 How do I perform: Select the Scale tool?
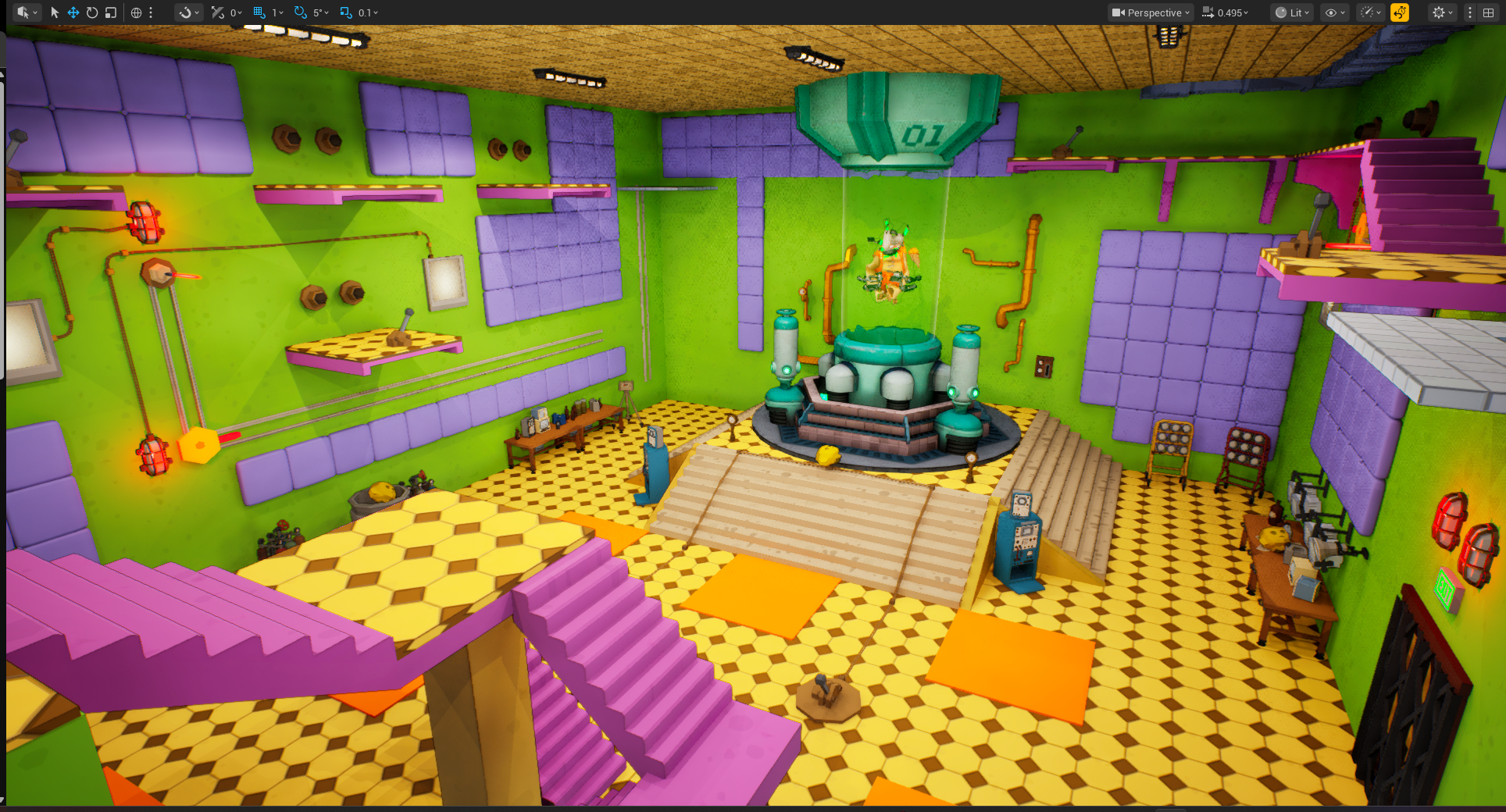pyautogui.click(x=111, y=12)
